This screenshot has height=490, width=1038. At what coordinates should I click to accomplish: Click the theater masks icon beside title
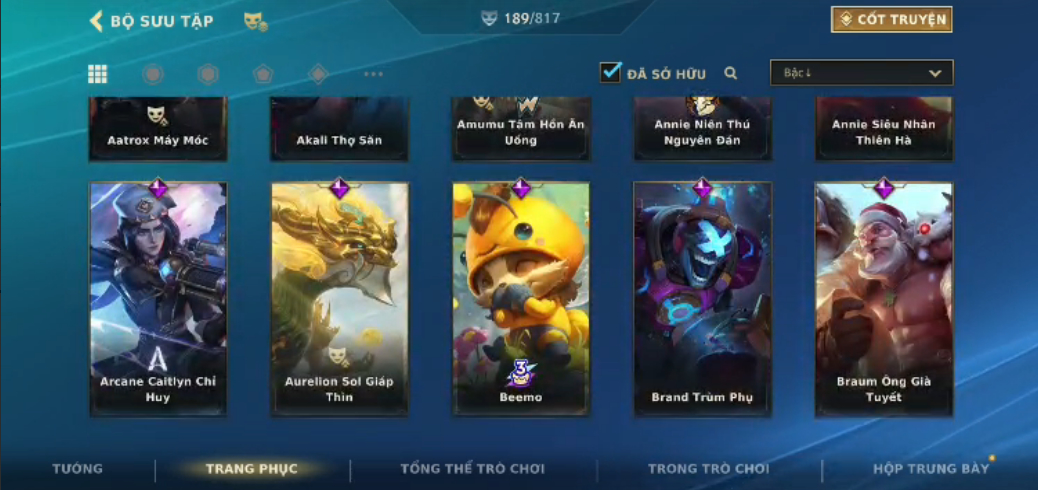click(255, 21)
